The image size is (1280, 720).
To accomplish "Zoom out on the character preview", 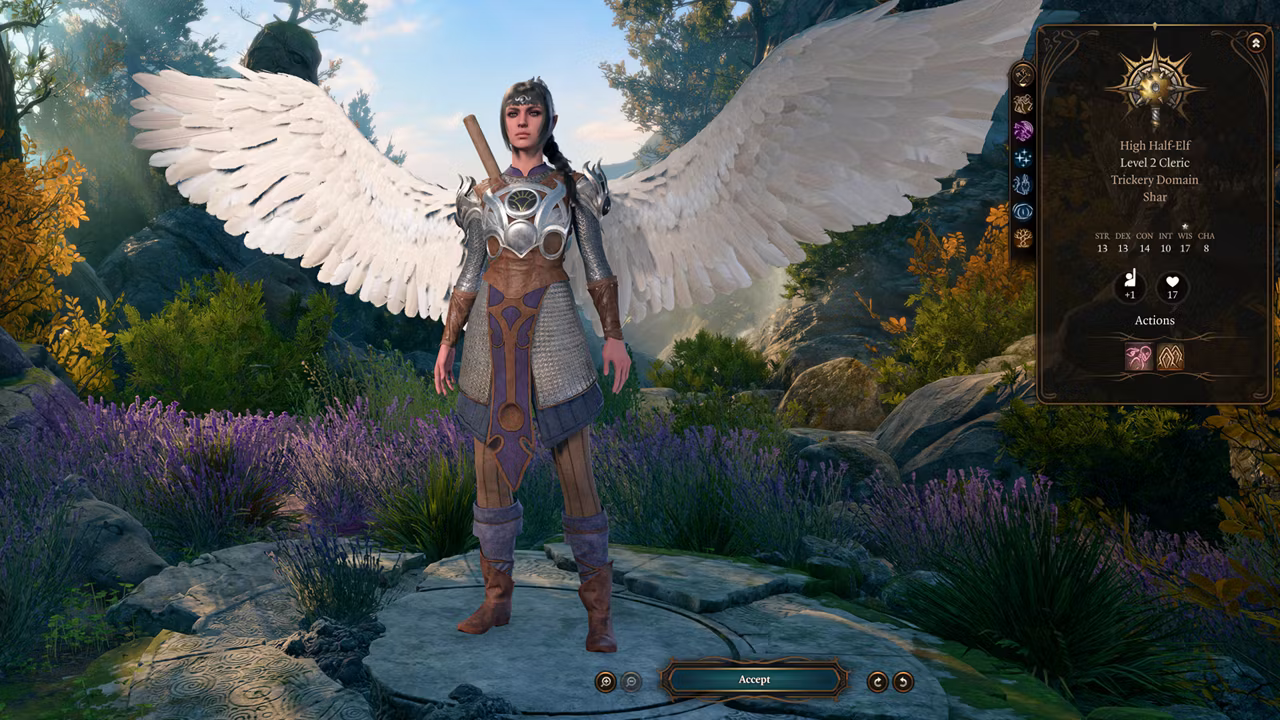I will point(631,682).
